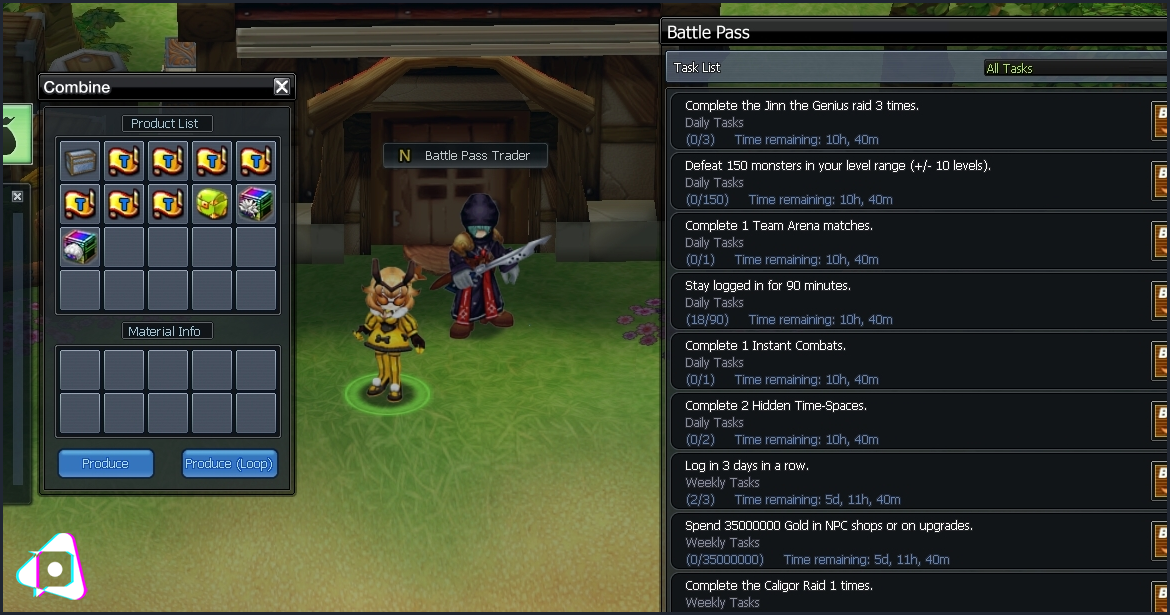Image resolution: width=1170 pixels, height=615 pixels.
Task: Select the Instant Combats task row
Action: [910, 362]
